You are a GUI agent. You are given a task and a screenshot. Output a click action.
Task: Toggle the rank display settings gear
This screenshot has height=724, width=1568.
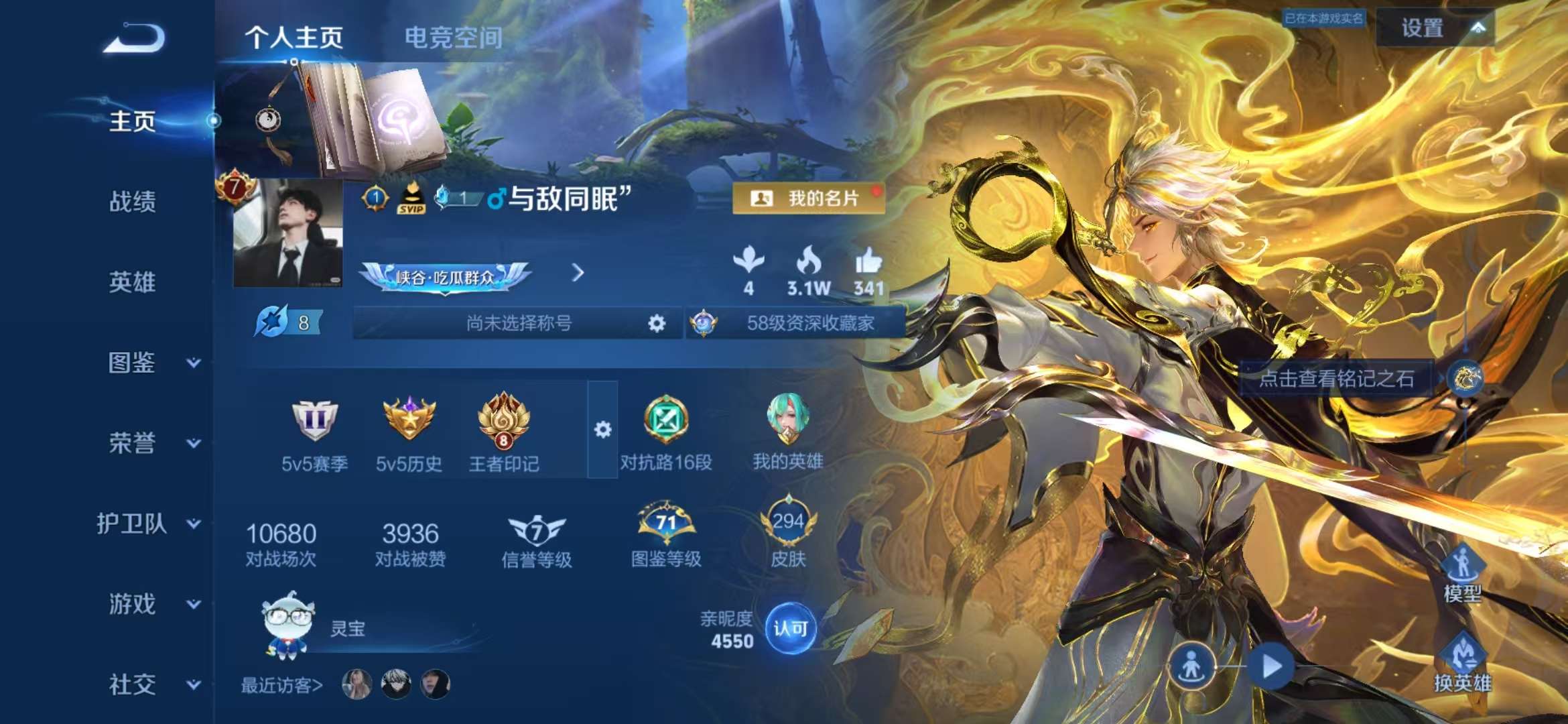(604, 429)
